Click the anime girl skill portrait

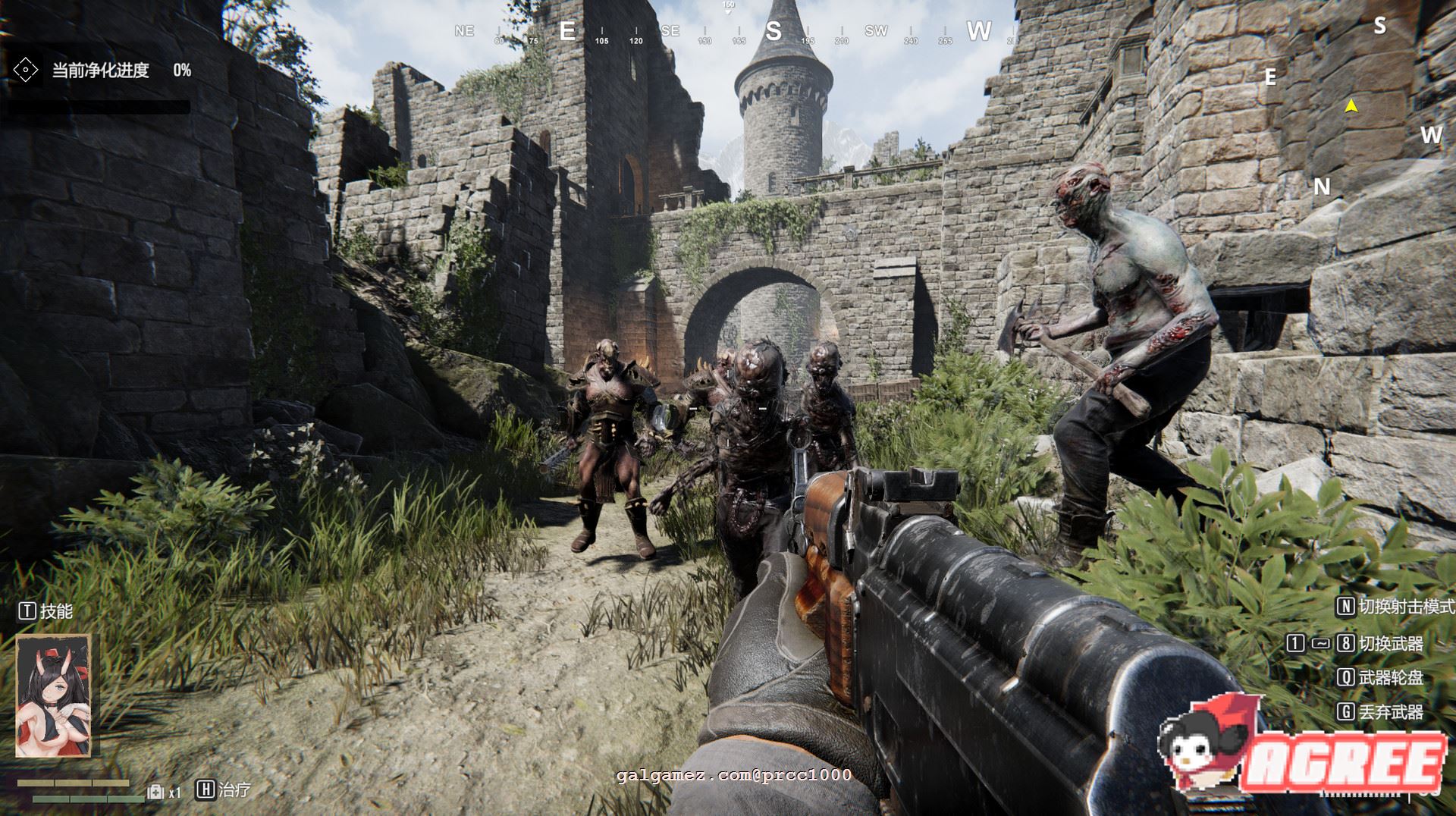53,696
